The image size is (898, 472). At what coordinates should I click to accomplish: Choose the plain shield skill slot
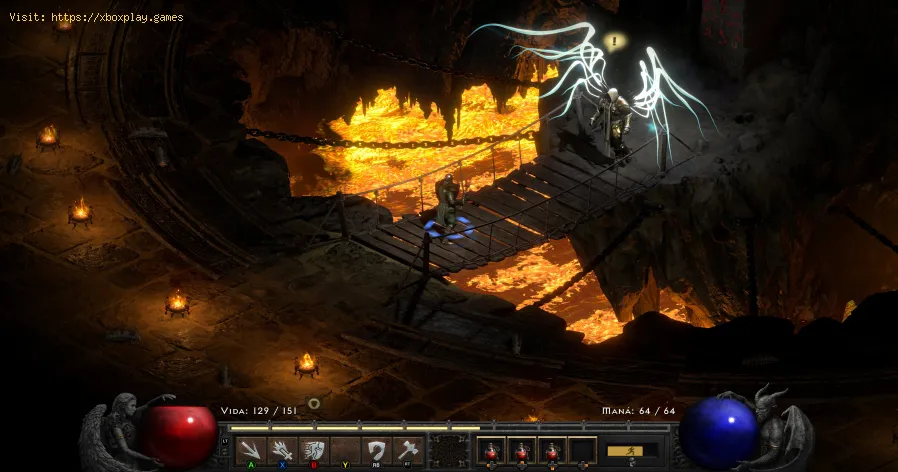[376, 450]
